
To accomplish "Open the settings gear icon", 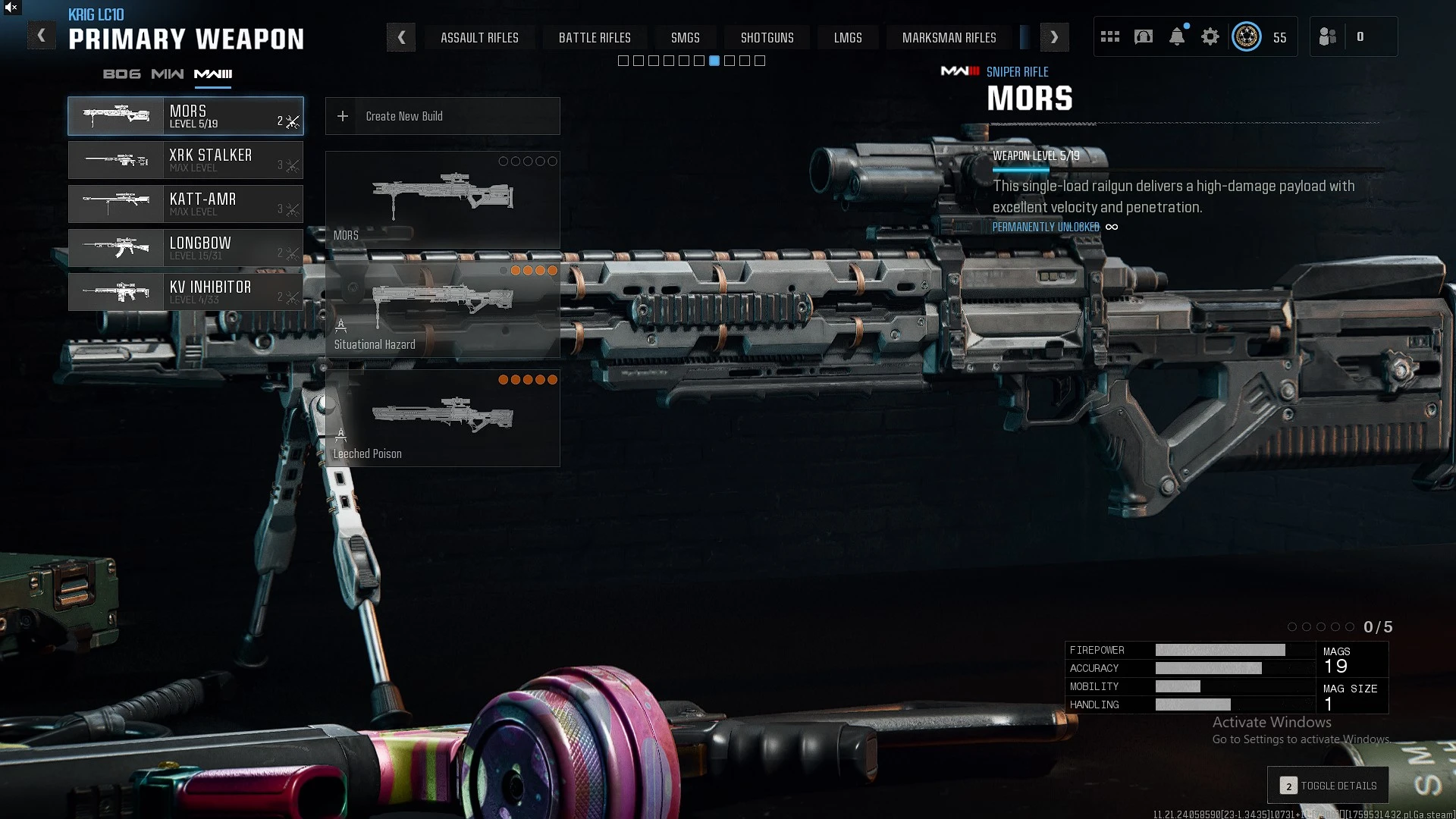I will [1210, 36].
